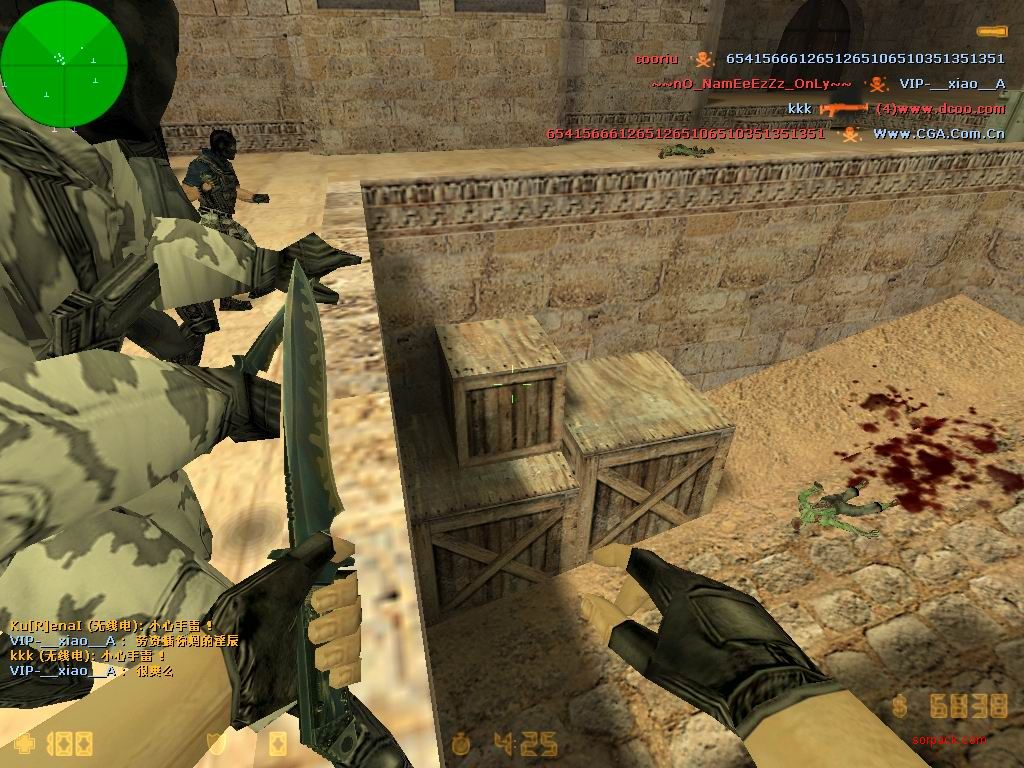Click the health cross icon

tap(23, 743)
